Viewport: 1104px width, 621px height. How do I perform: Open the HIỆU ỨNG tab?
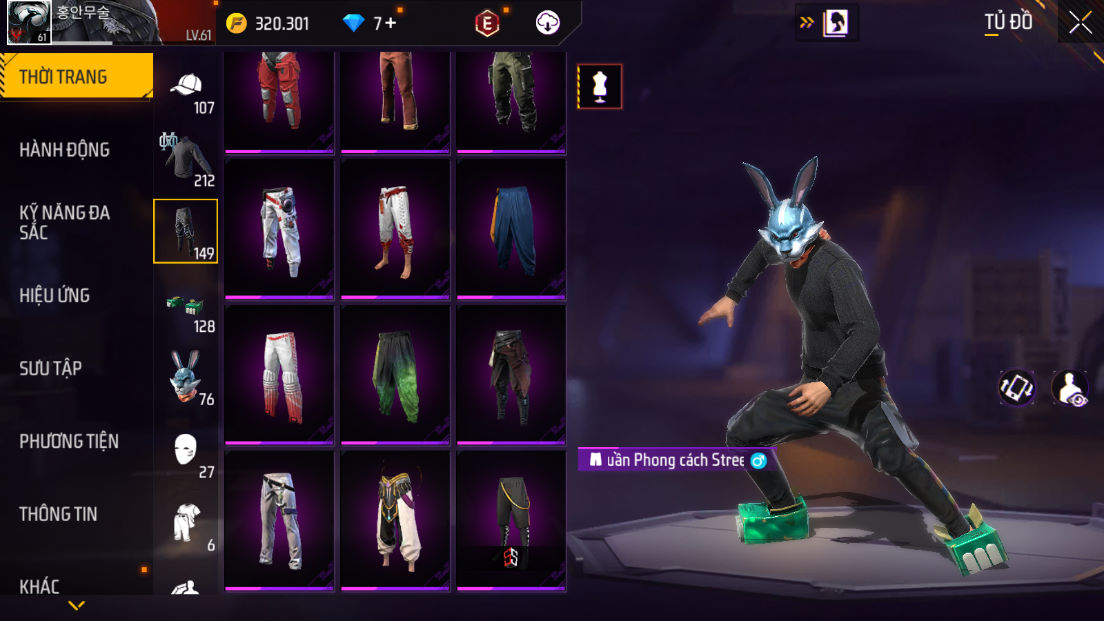[55, 295]
